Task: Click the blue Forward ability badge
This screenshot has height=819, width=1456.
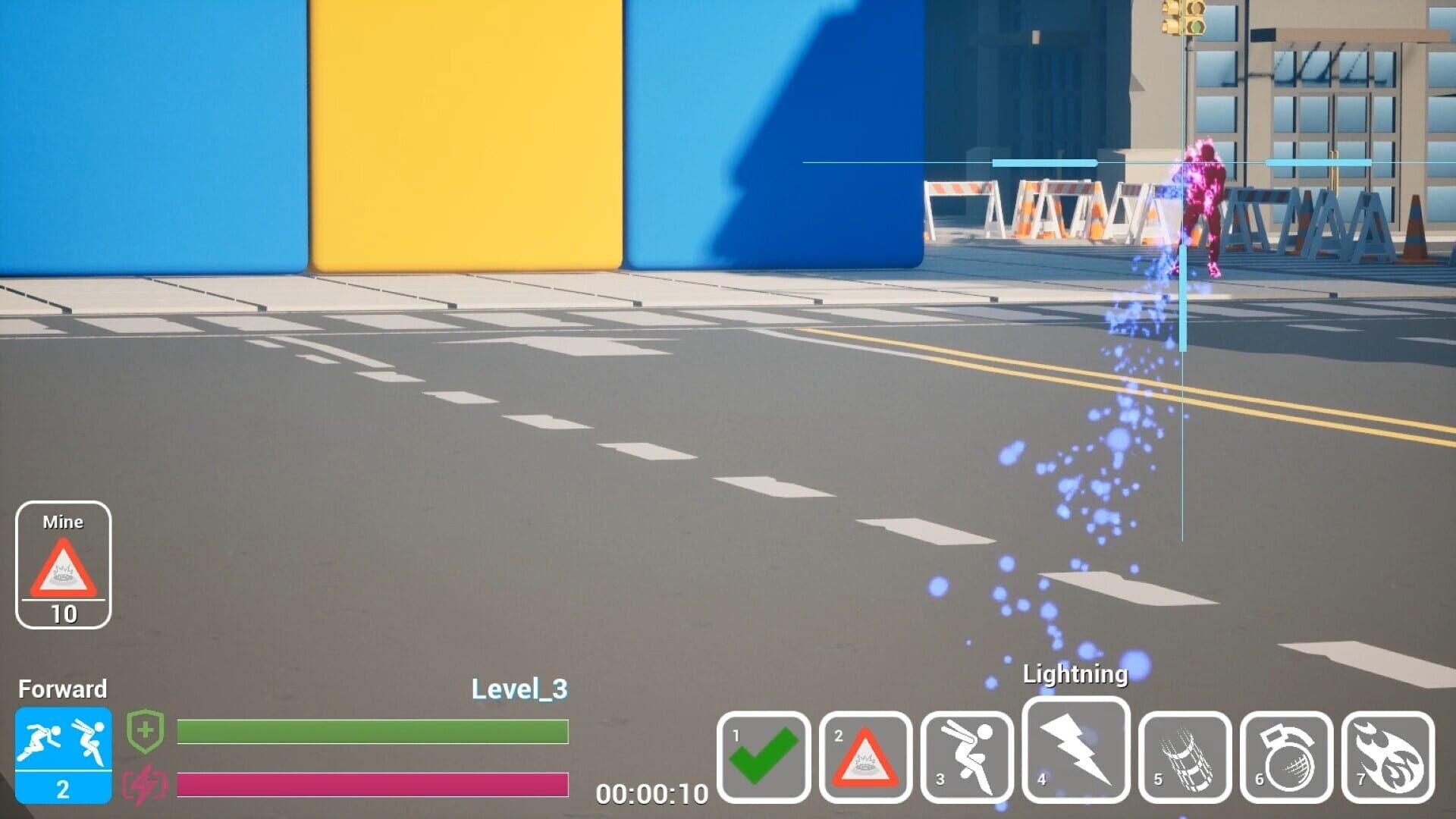Action: (64, 755)
